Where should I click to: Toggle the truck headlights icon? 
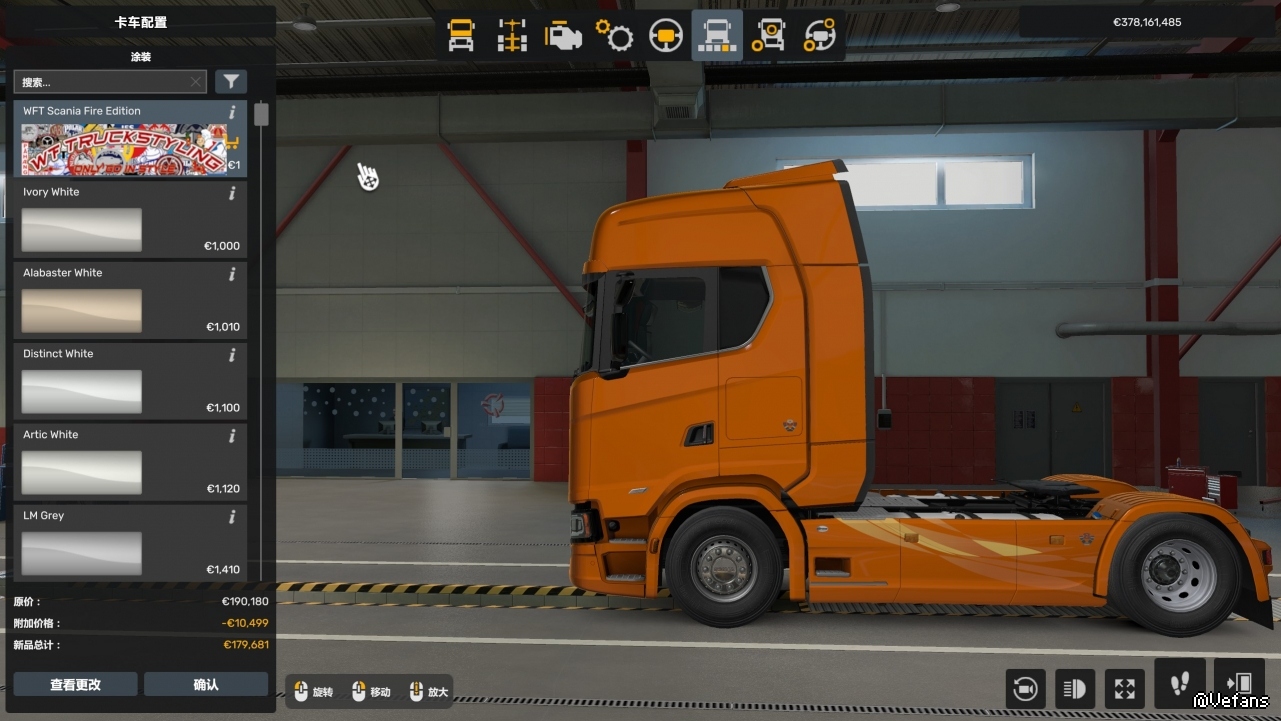coord(1075,688)
